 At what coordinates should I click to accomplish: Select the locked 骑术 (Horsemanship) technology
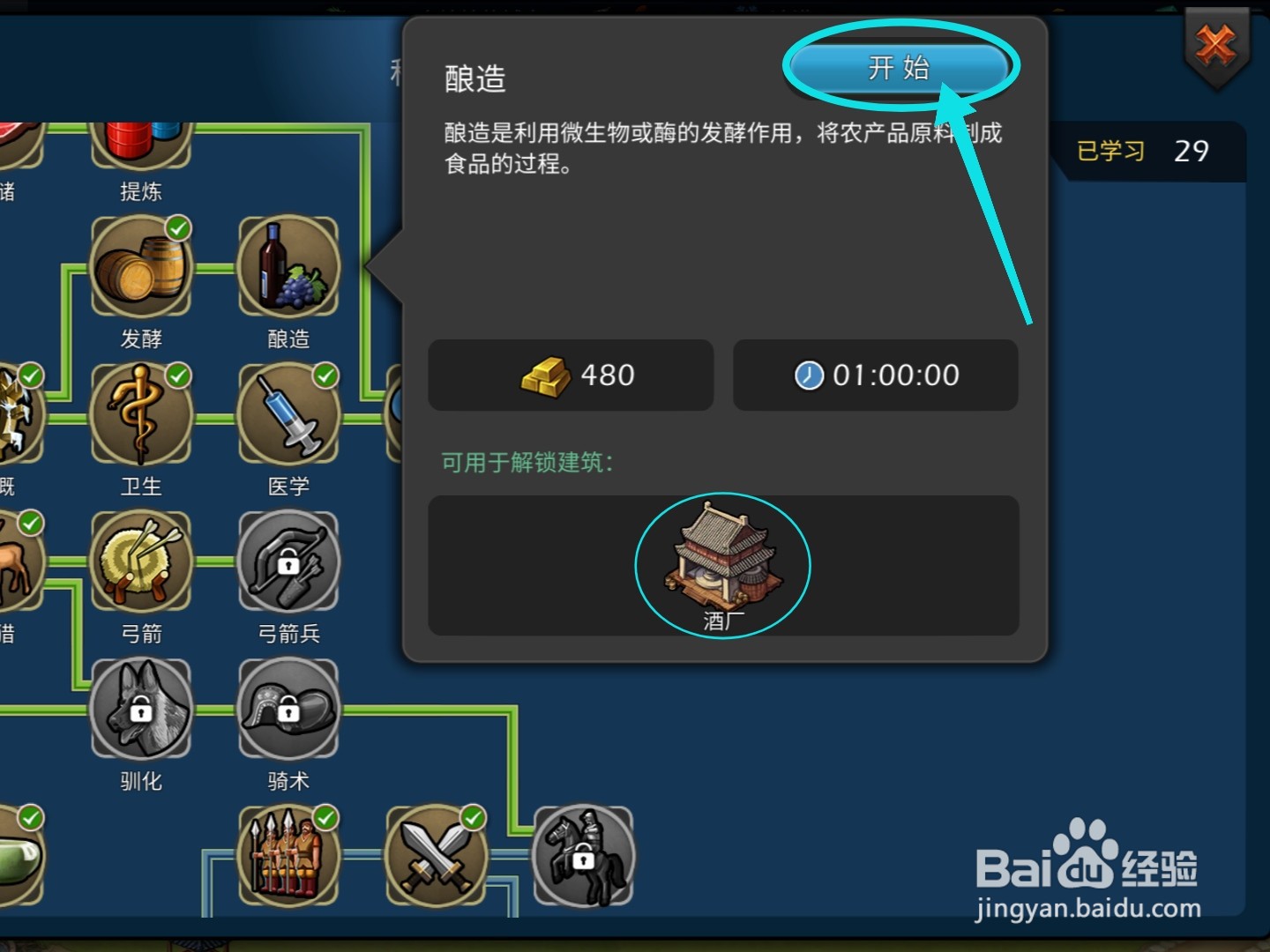coord(288,710)
